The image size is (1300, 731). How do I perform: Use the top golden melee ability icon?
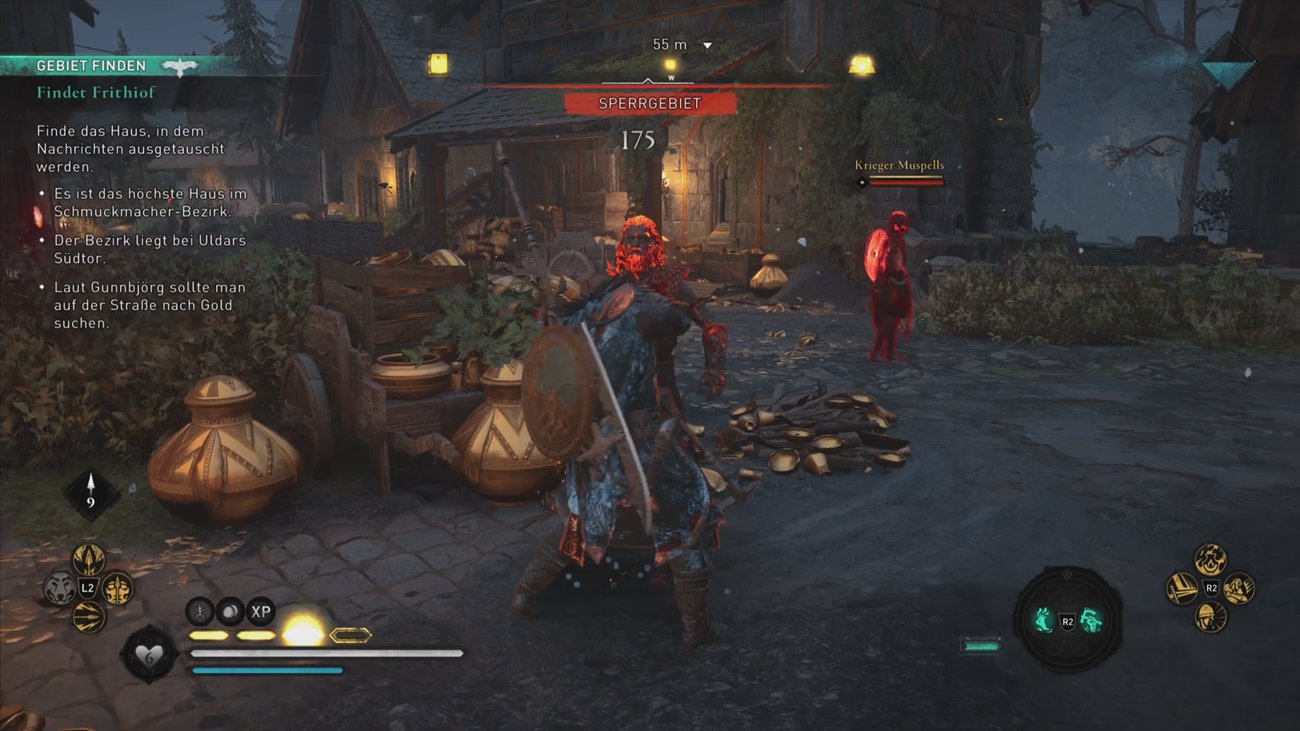[1210, 560]
